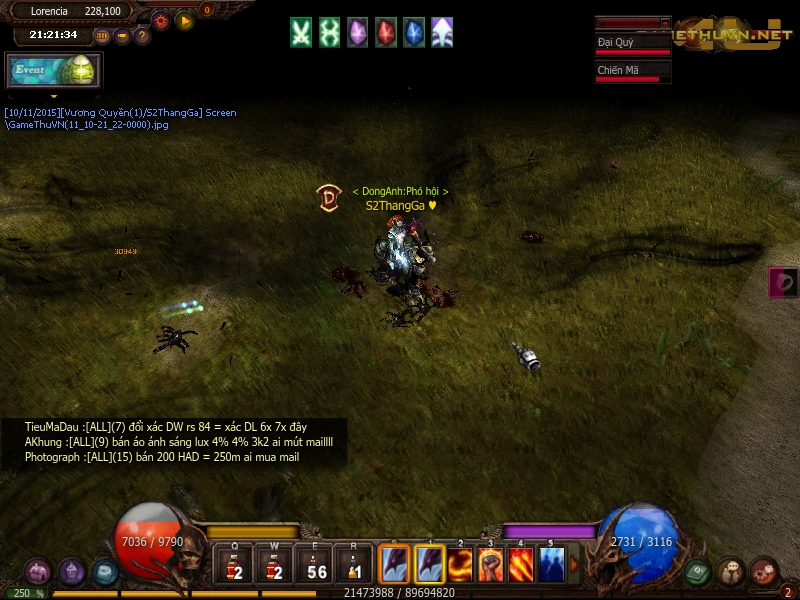Screen dimensions: 800x600
Task: Activate the flame slash skill in slot 4
Action: point(521,565)
